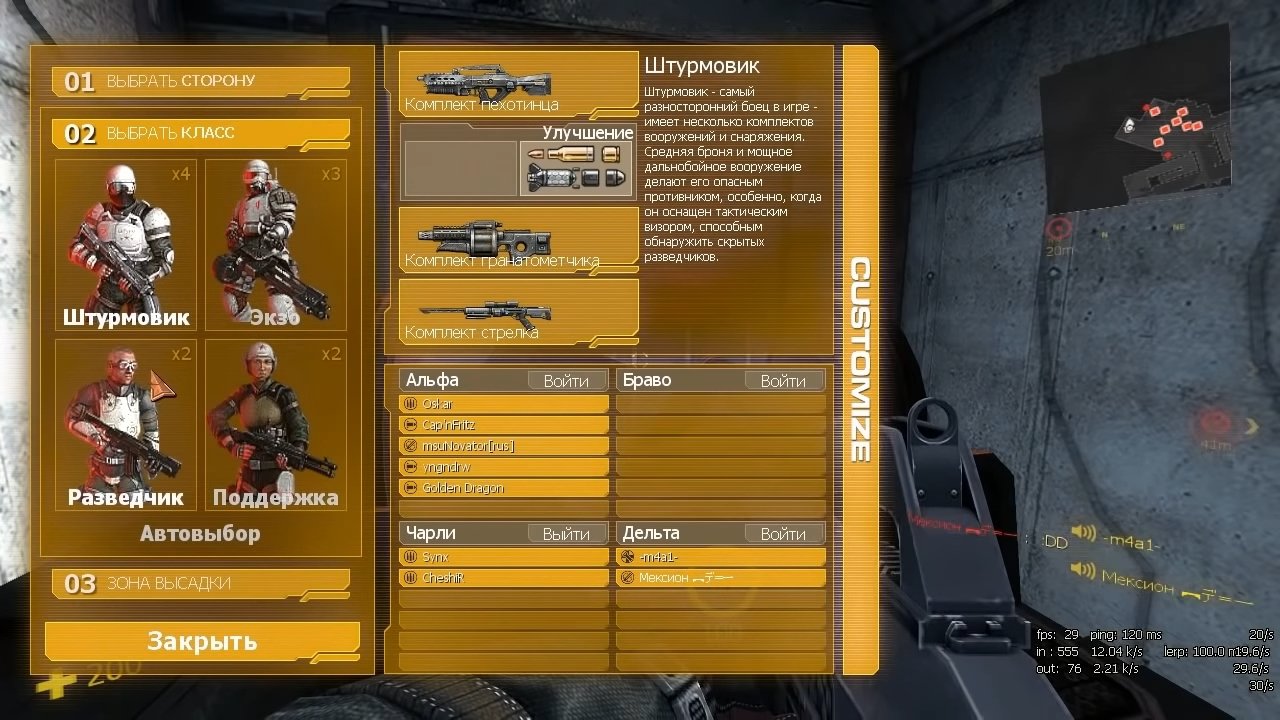The image size is (1280, 720).
Task: Leave squad Чарли with Выйти
Action: click(566, 534)
